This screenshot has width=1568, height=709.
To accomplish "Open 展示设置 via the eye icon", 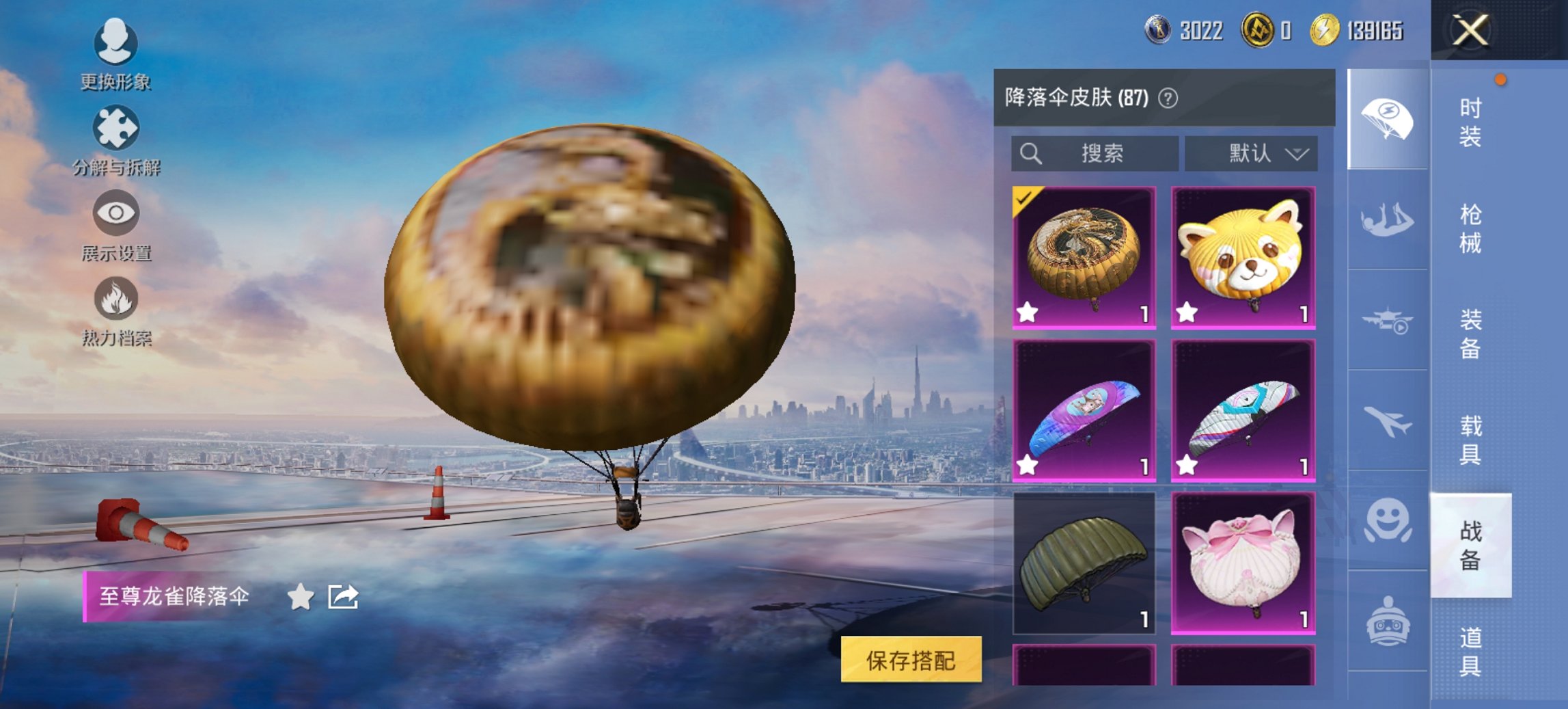I will [116, 213].
